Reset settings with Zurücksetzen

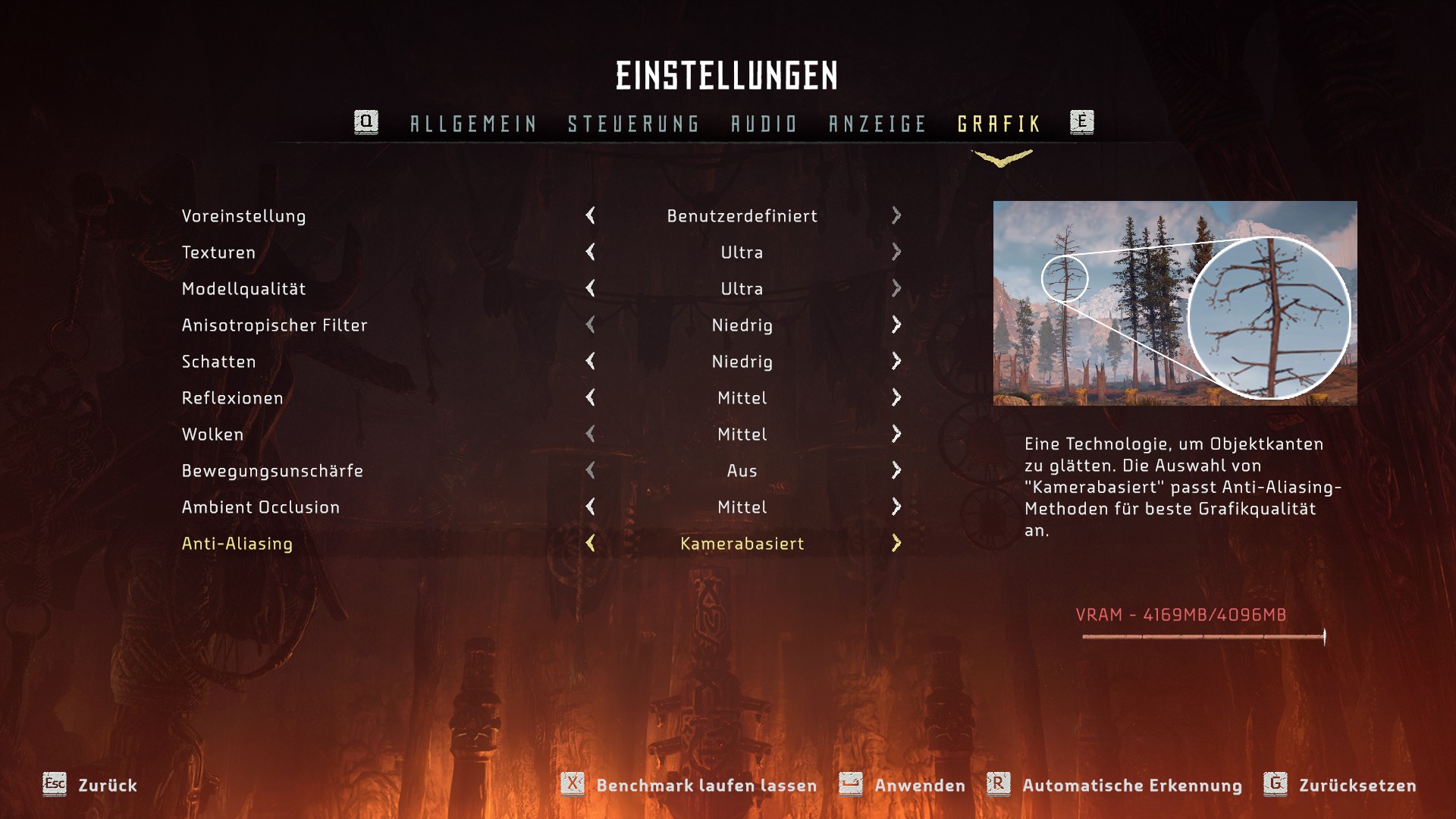point(1357,786)
